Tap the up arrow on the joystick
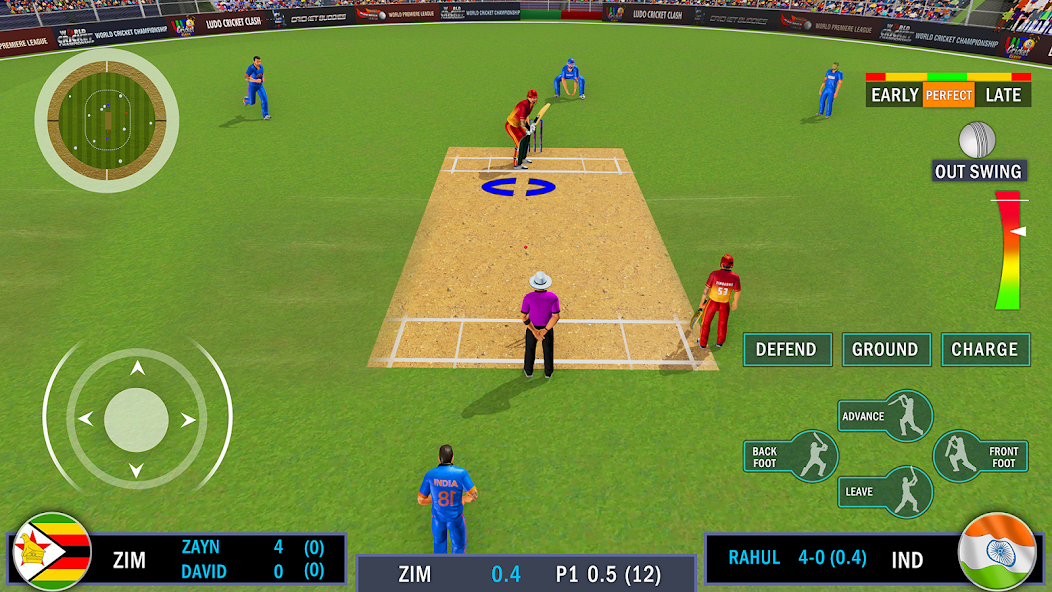 [137, 369]
